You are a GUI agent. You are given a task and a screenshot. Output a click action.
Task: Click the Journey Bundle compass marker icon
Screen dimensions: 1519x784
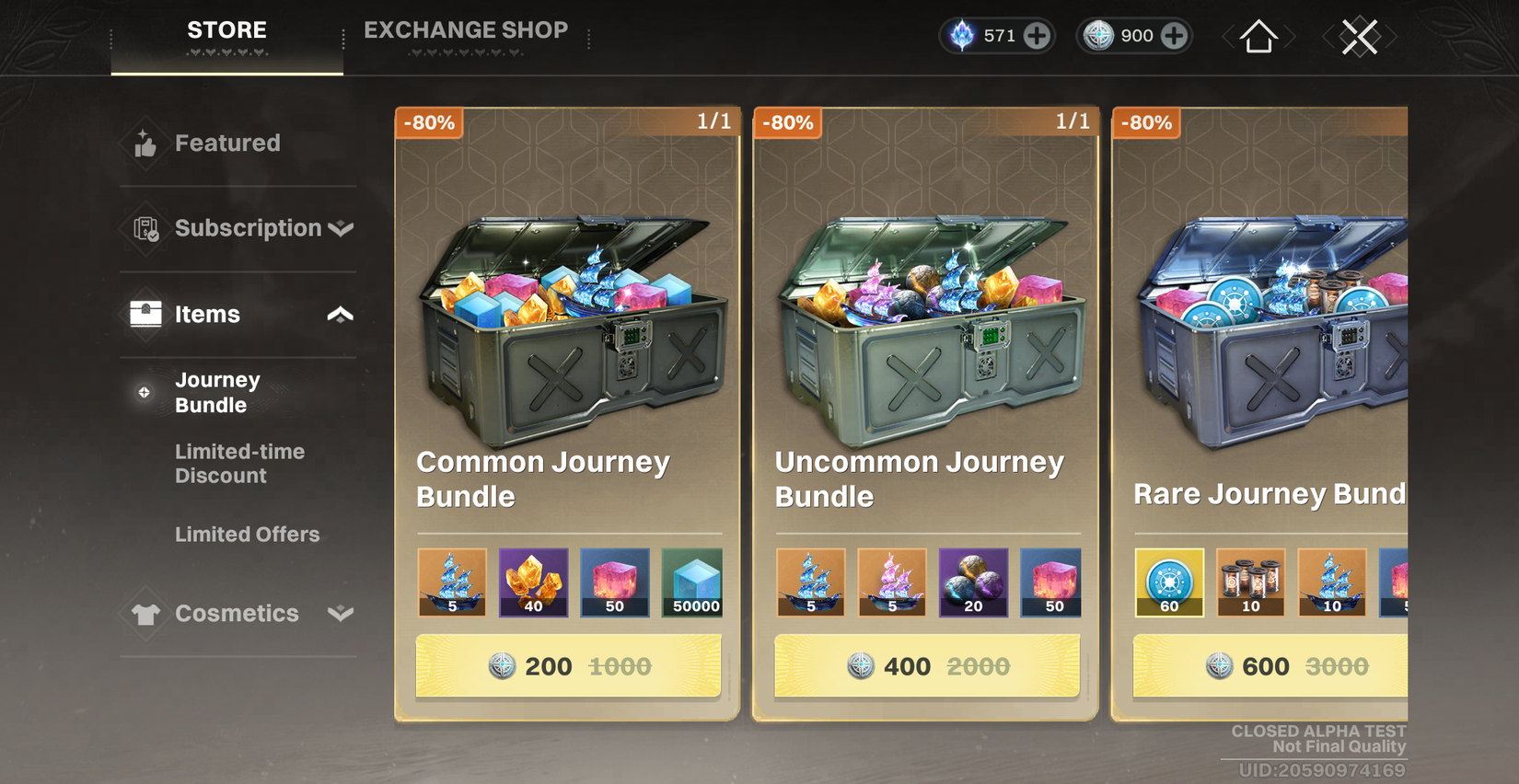click(144, 392)
